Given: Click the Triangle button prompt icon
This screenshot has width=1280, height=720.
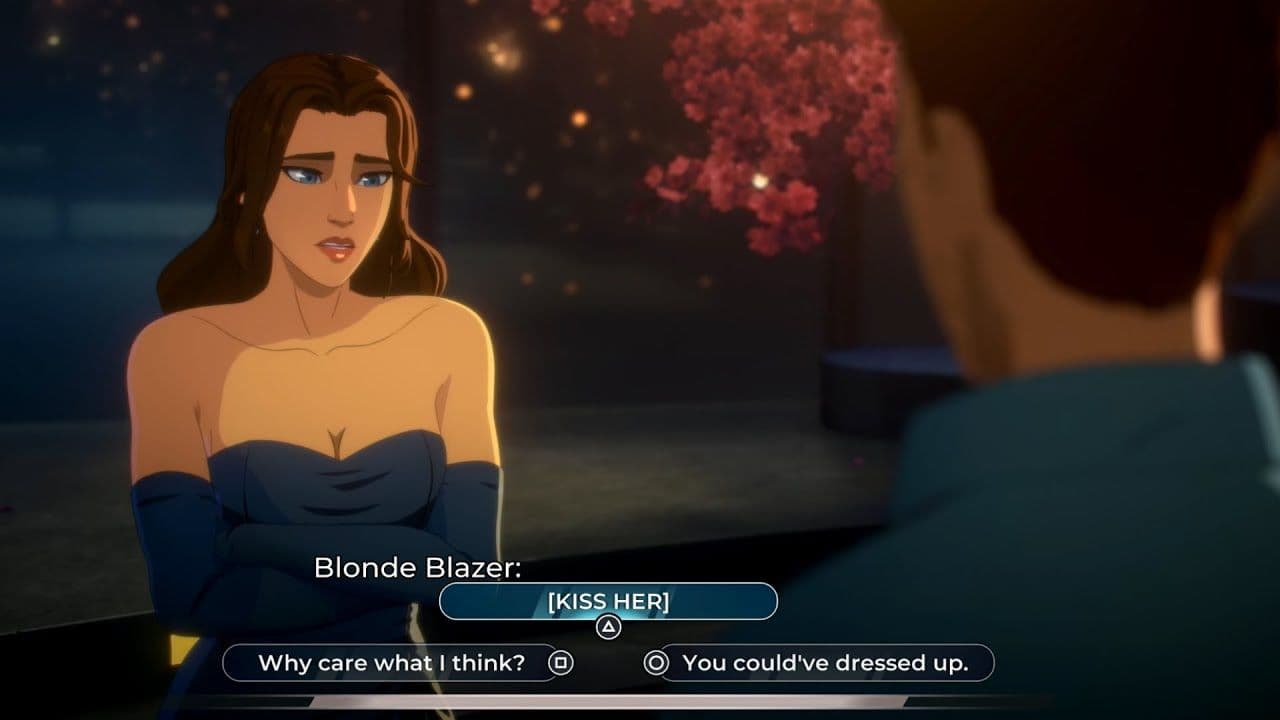Looking at the screenshot, I should [x=608, y=625].
